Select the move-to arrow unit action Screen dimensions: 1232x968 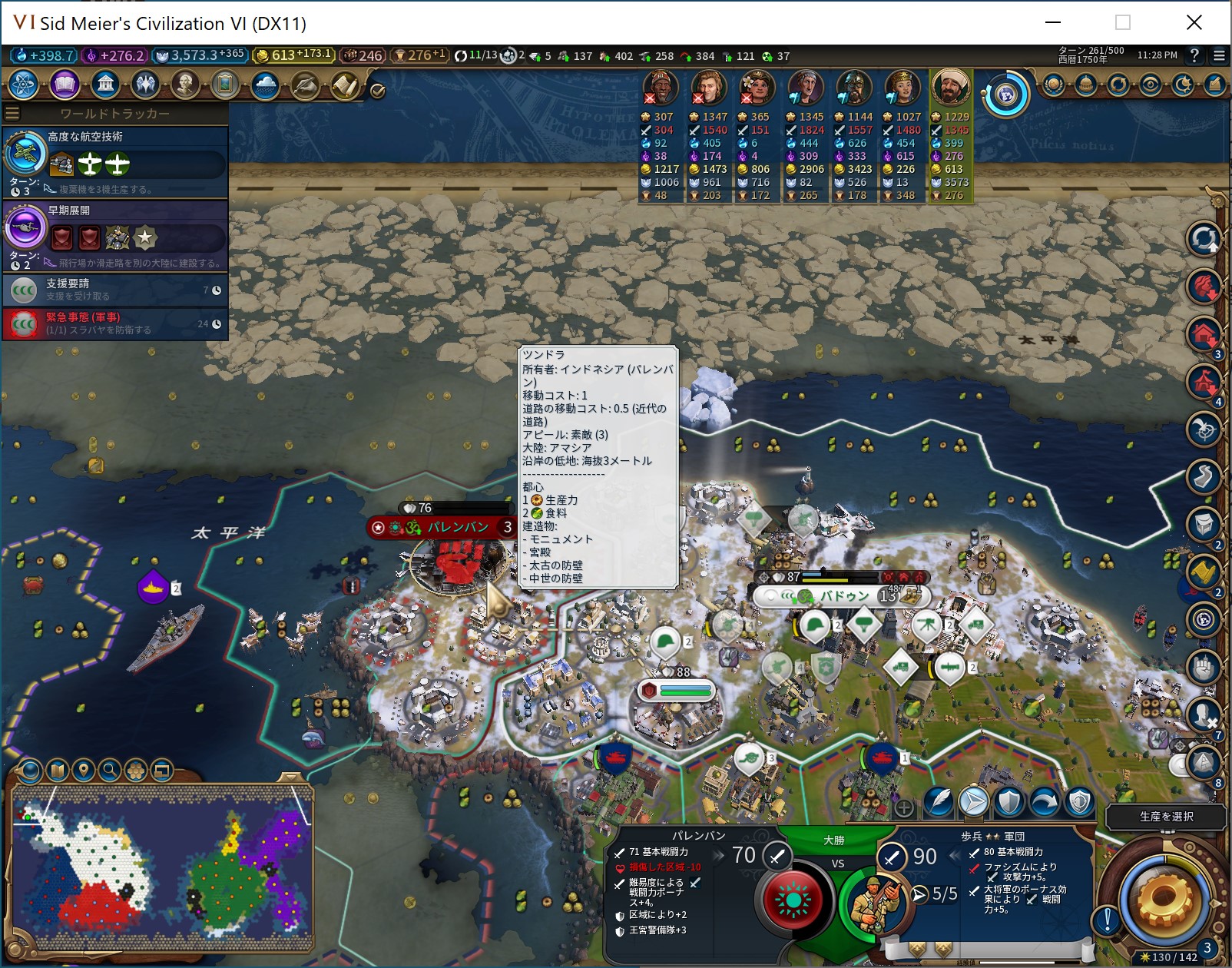tap(973, 803)
